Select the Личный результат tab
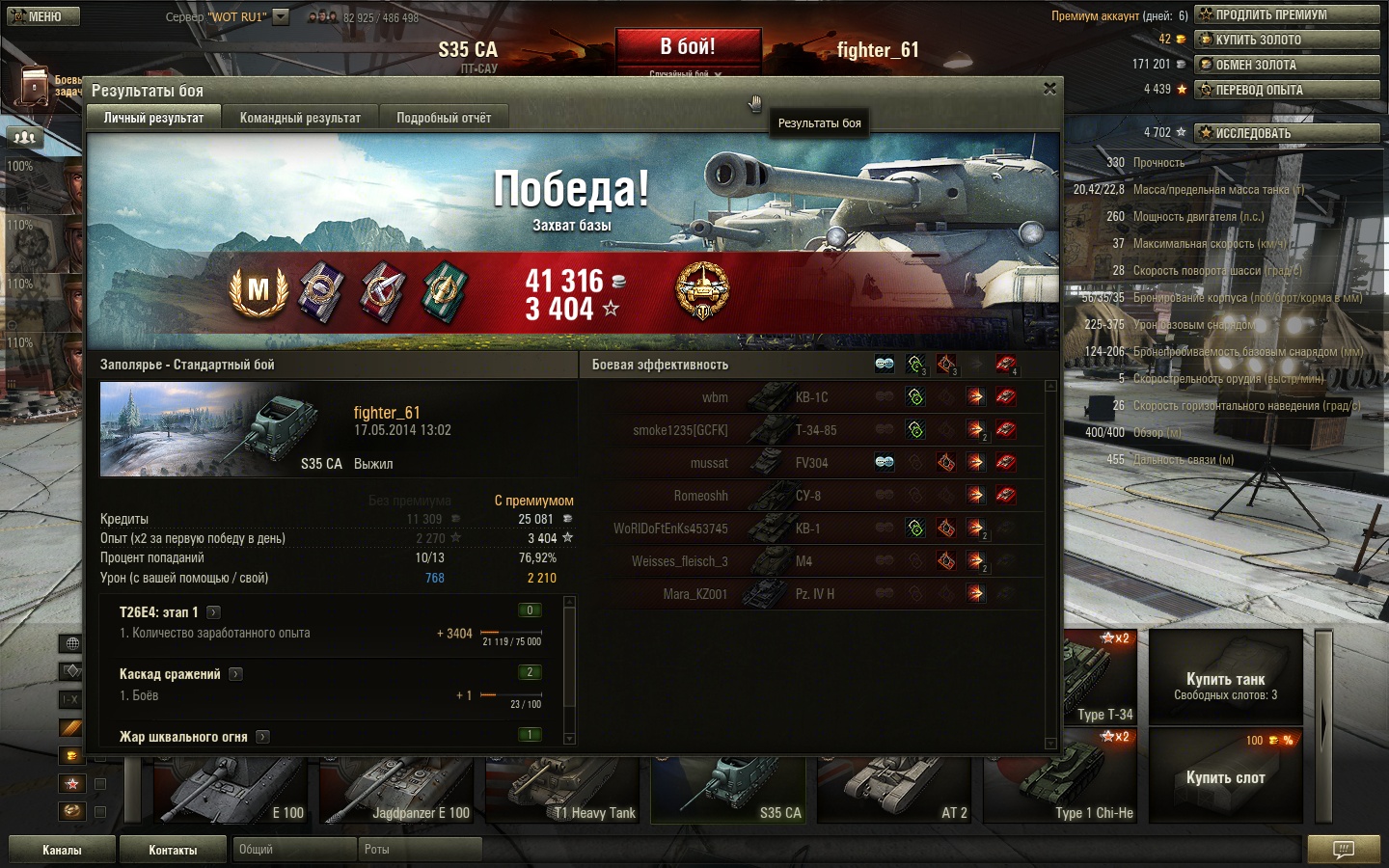This screenshot has height=868, width=1389. [x=154, y=118]
